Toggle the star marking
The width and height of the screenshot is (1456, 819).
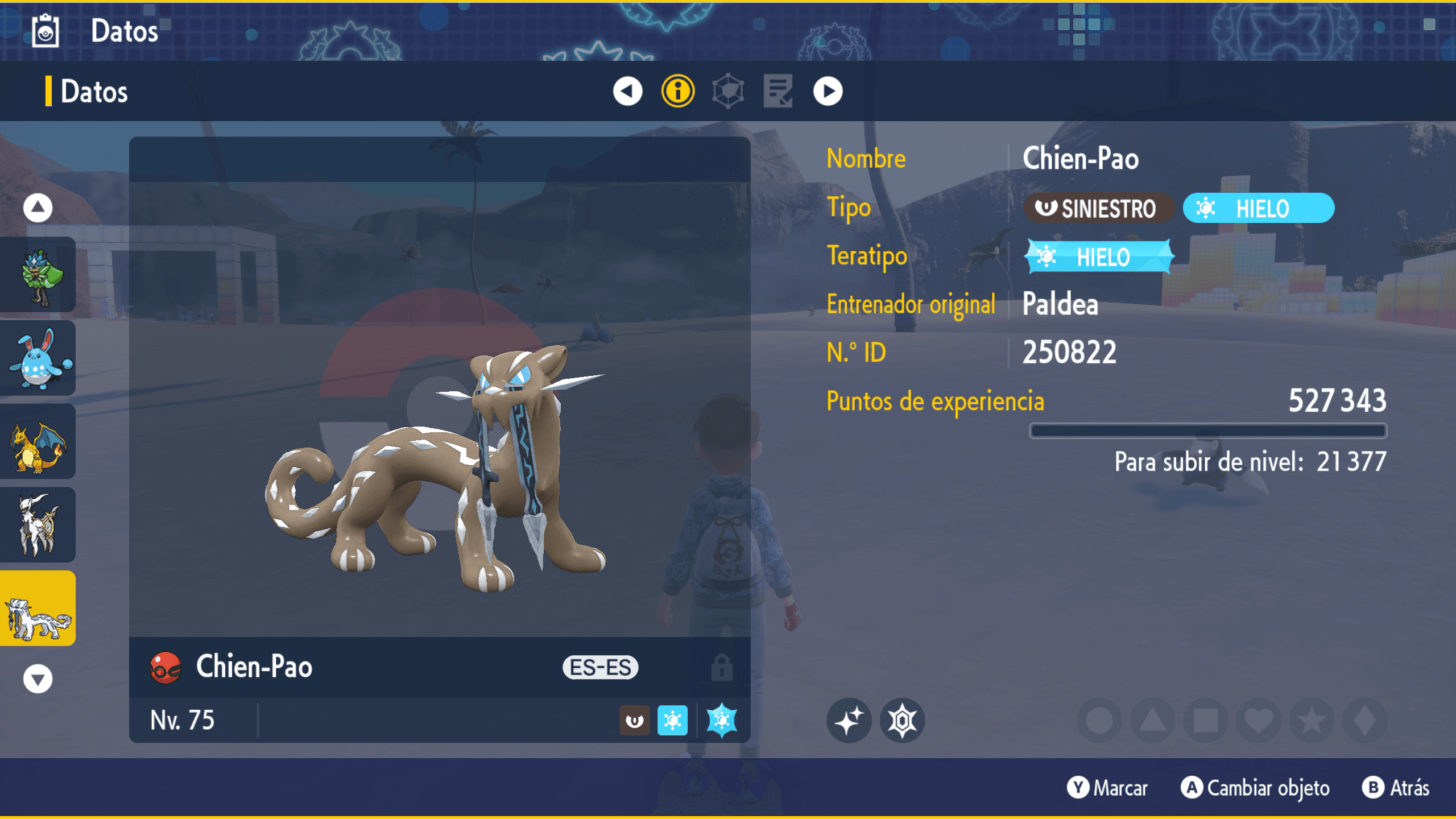(x=1312, y=721)
